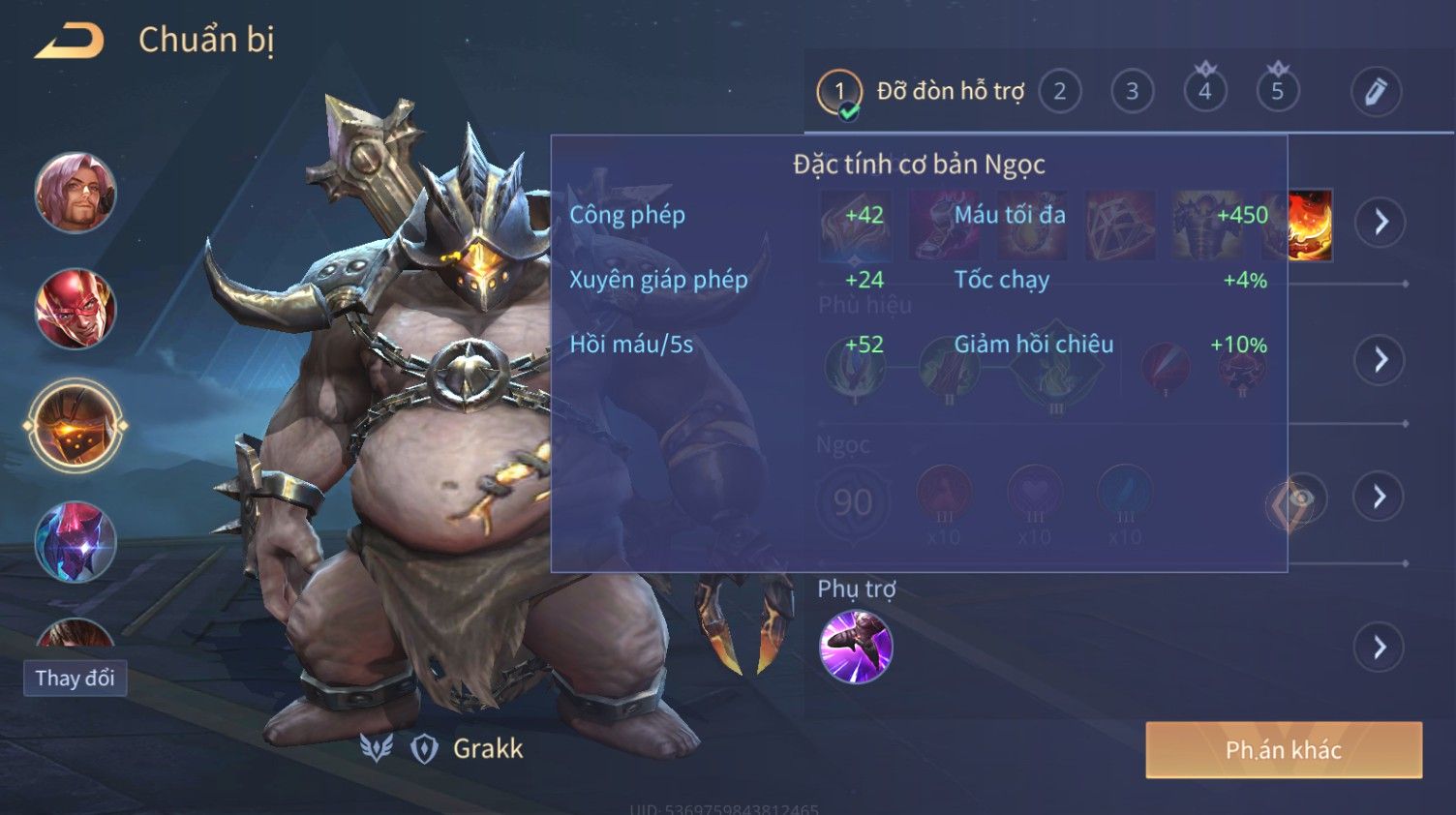This screenshot has height=815, width=1456.
Task: Open the Phù hiệu badge settings arrow
Action: point(1380,360)
